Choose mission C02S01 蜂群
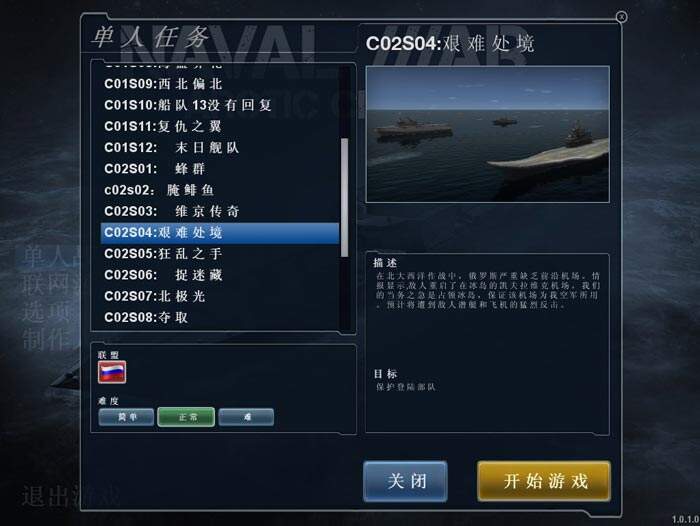Image resolution: width=700 pixels, height=526 pixels. [160, 168]
